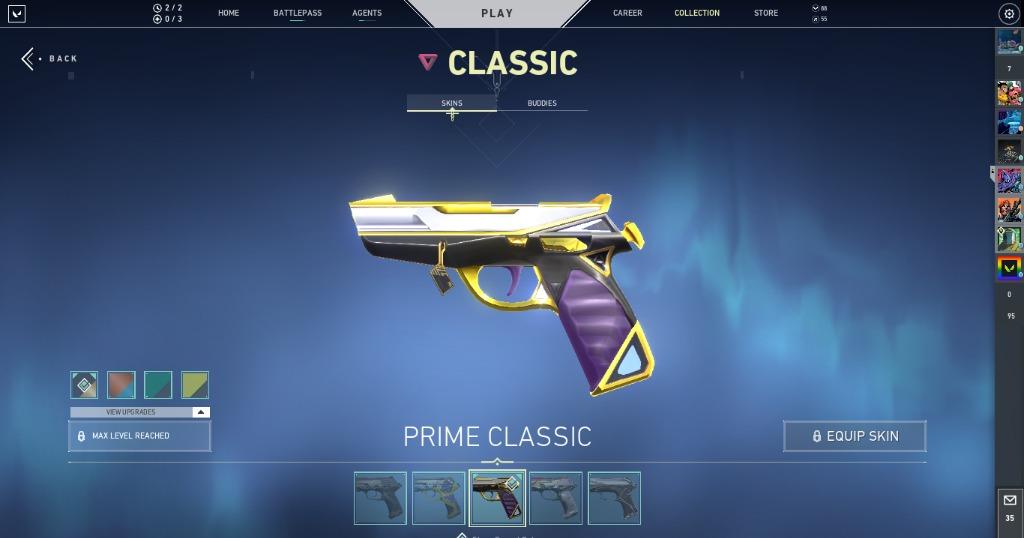1024x538 pixels.
Task: Select the checked default variant swatch
Action: click(84, 385)
